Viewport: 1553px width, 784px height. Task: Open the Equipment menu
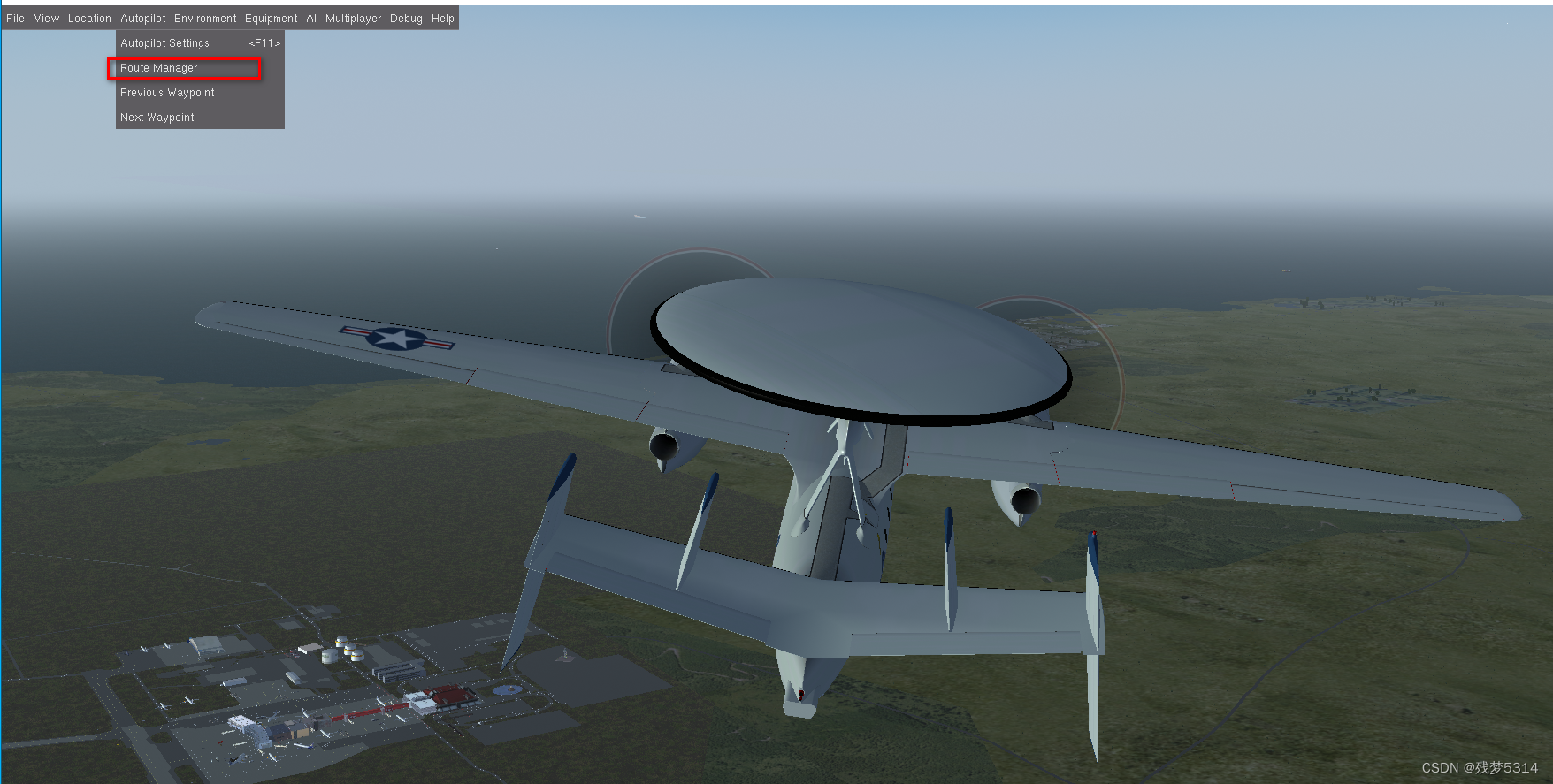[271, 18]
